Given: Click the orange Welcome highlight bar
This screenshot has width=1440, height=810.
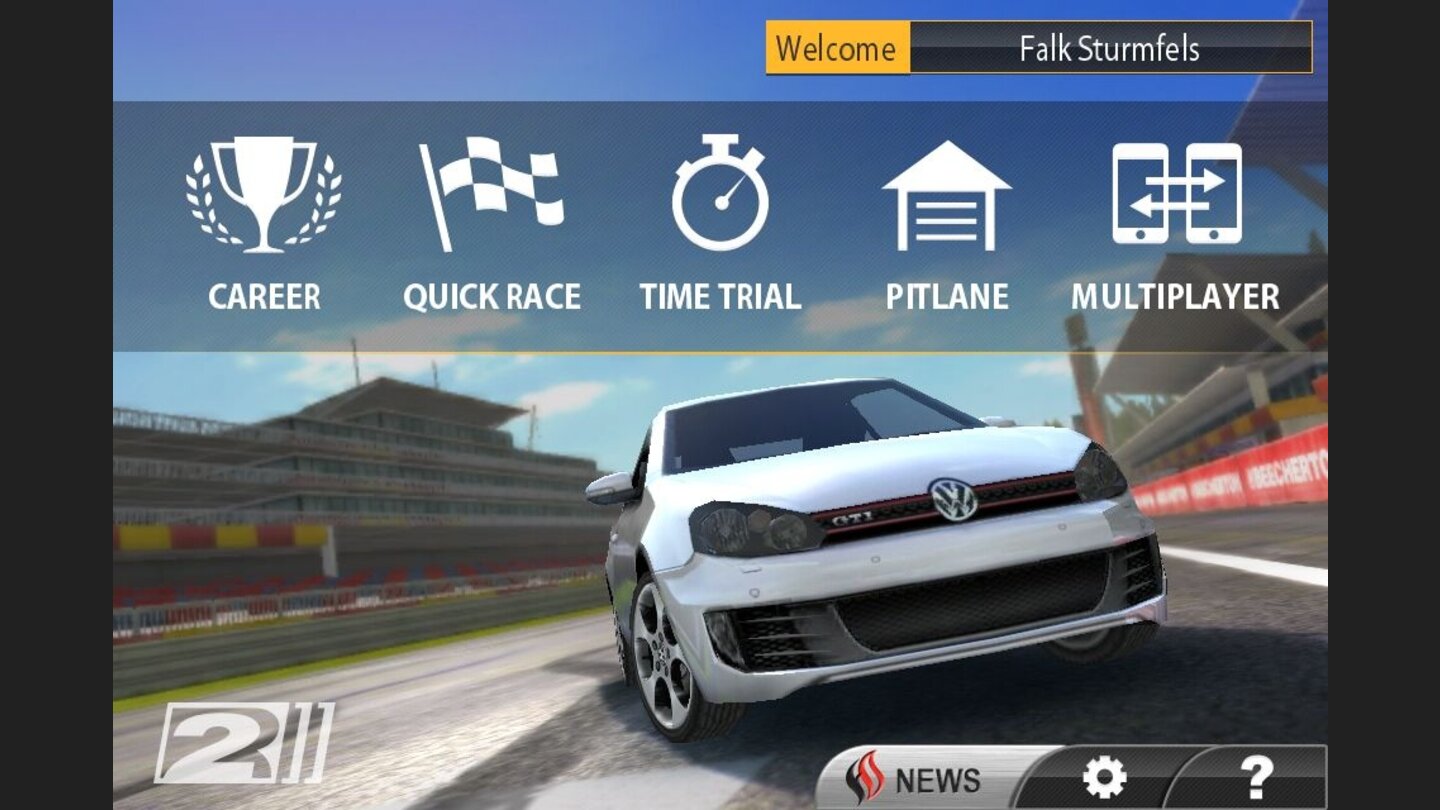Looking at the screenshot, I should [x=836, y=46].
